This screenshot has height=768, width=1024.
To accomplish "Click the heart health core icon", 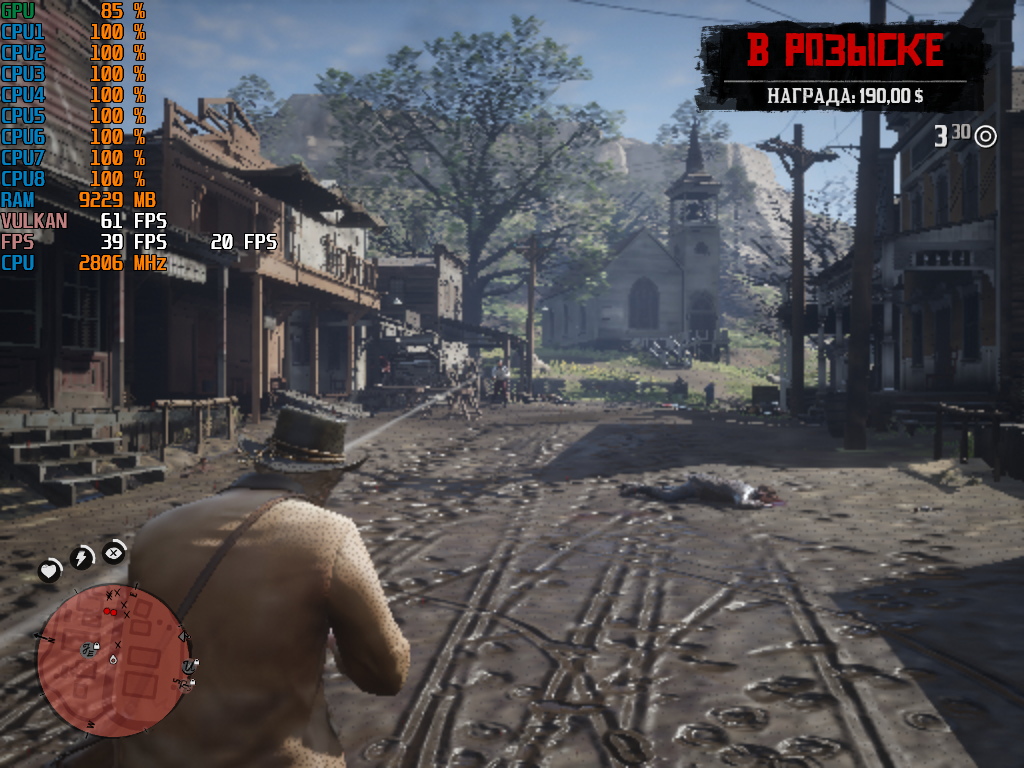I will (49, 571).
